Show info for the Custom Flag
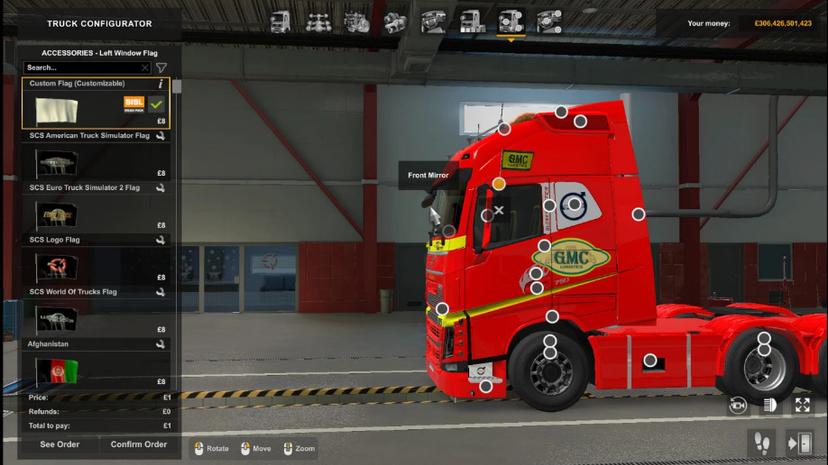Viewport: 828px width, 465px height. tap(160, 84)
